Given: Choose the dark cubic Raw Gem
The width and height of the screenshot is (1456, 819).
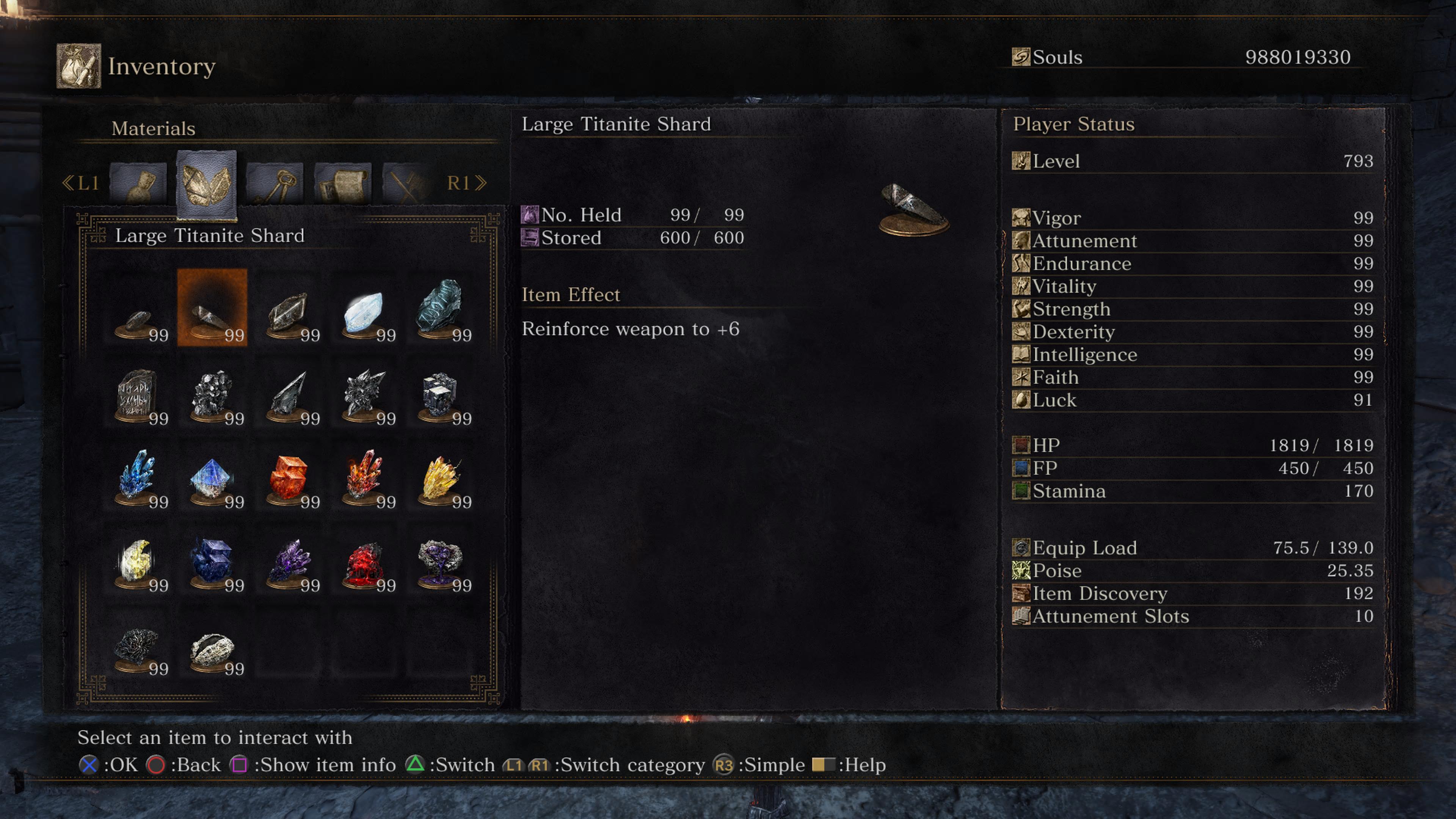Looking at the screenshot, I should (440, 395).
